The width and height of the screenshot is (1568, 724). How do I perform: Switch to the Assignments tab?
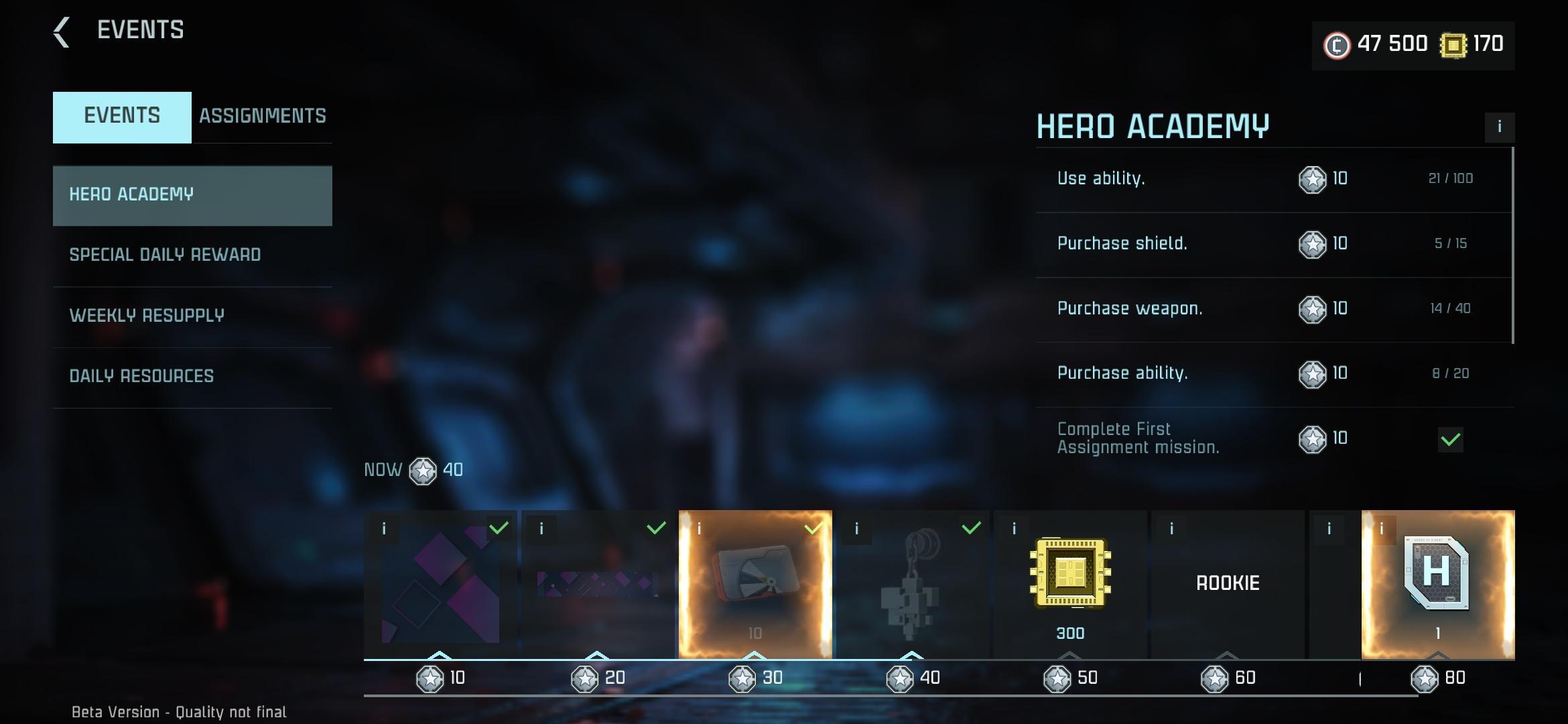262,117
